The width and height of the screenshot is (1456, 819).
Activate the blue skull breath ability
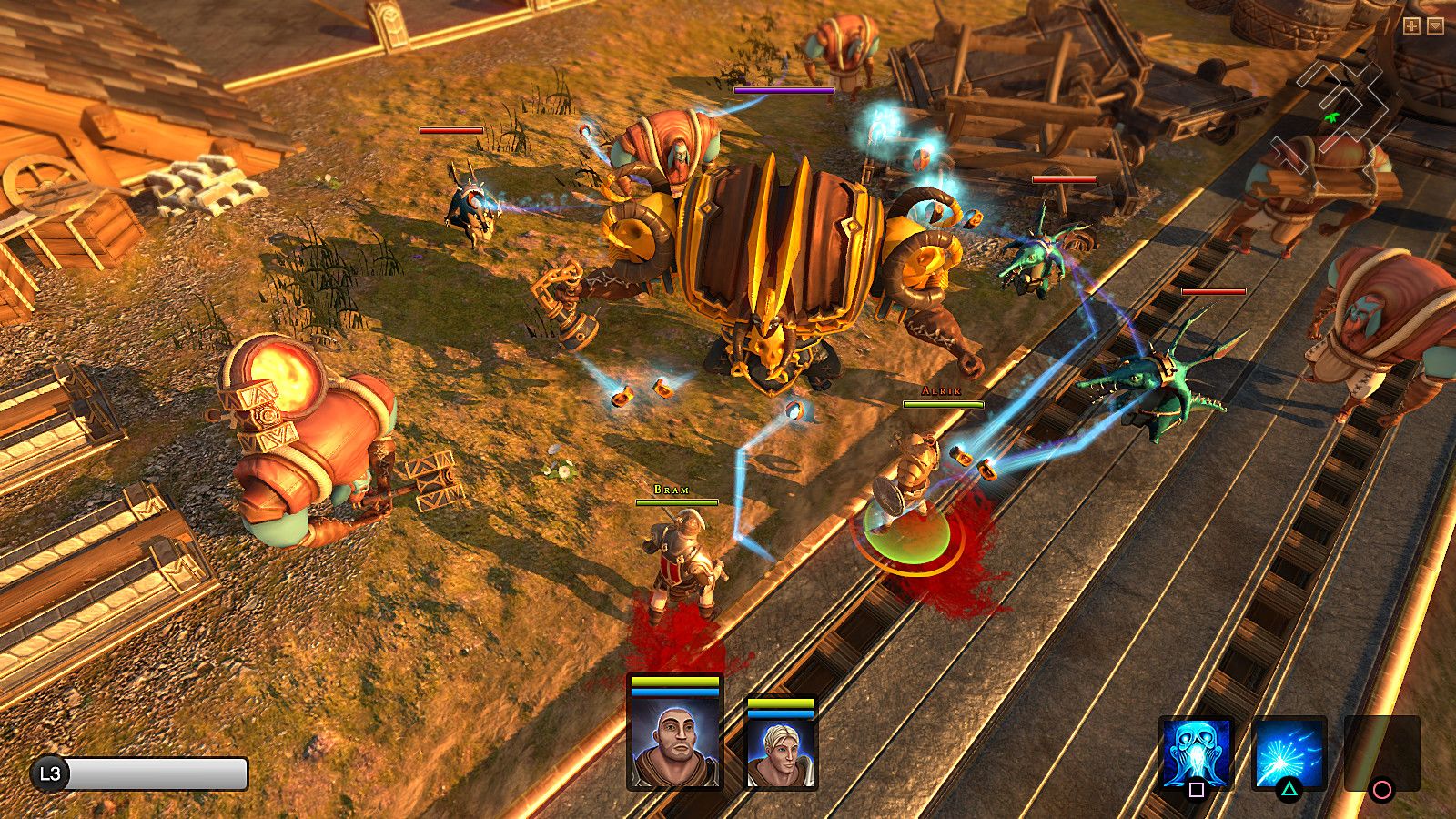(1196, 753)
